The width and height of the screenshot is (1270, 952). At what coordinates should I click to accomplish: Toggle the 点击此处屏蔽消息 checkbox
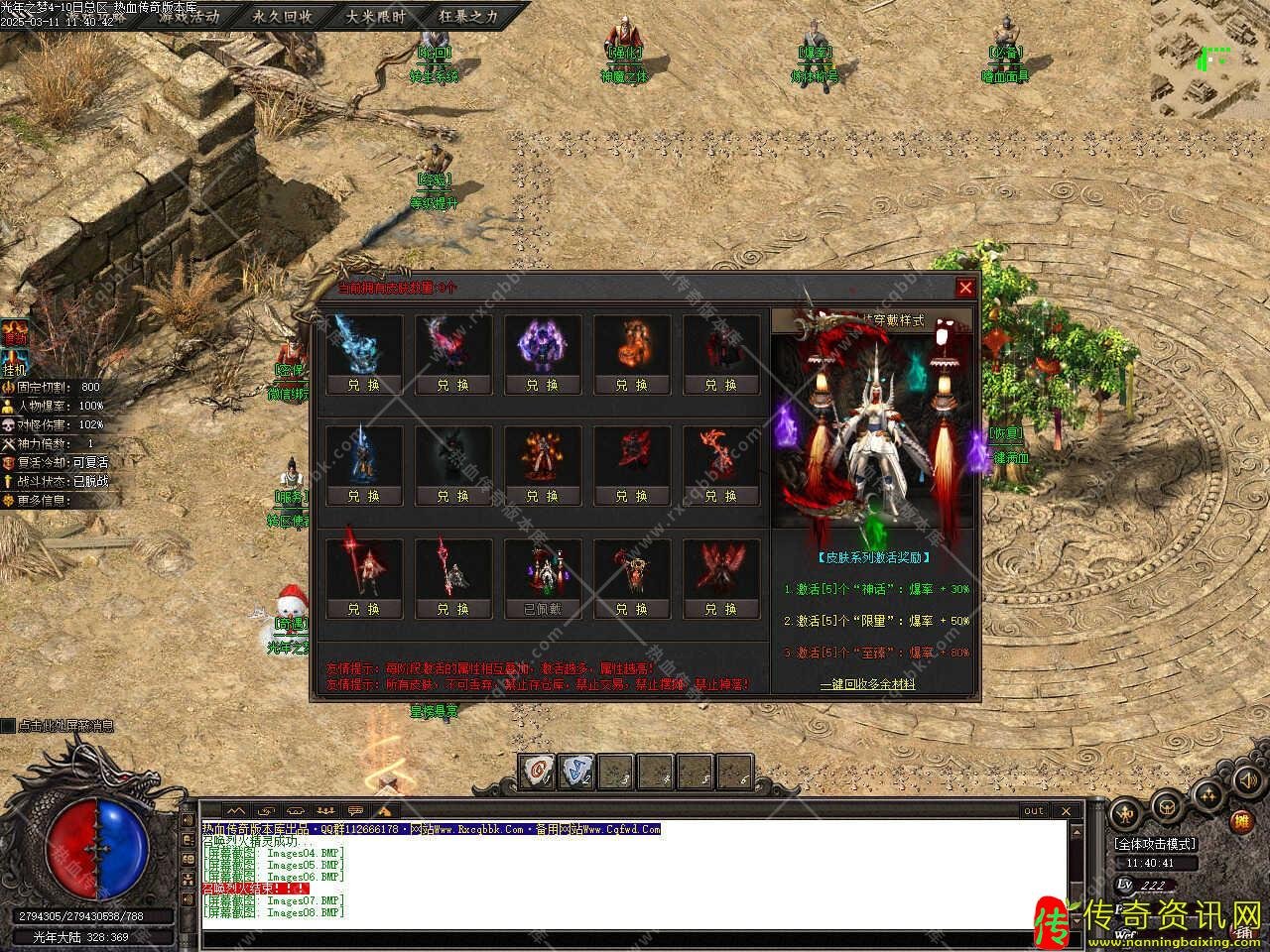pos(8,726)
